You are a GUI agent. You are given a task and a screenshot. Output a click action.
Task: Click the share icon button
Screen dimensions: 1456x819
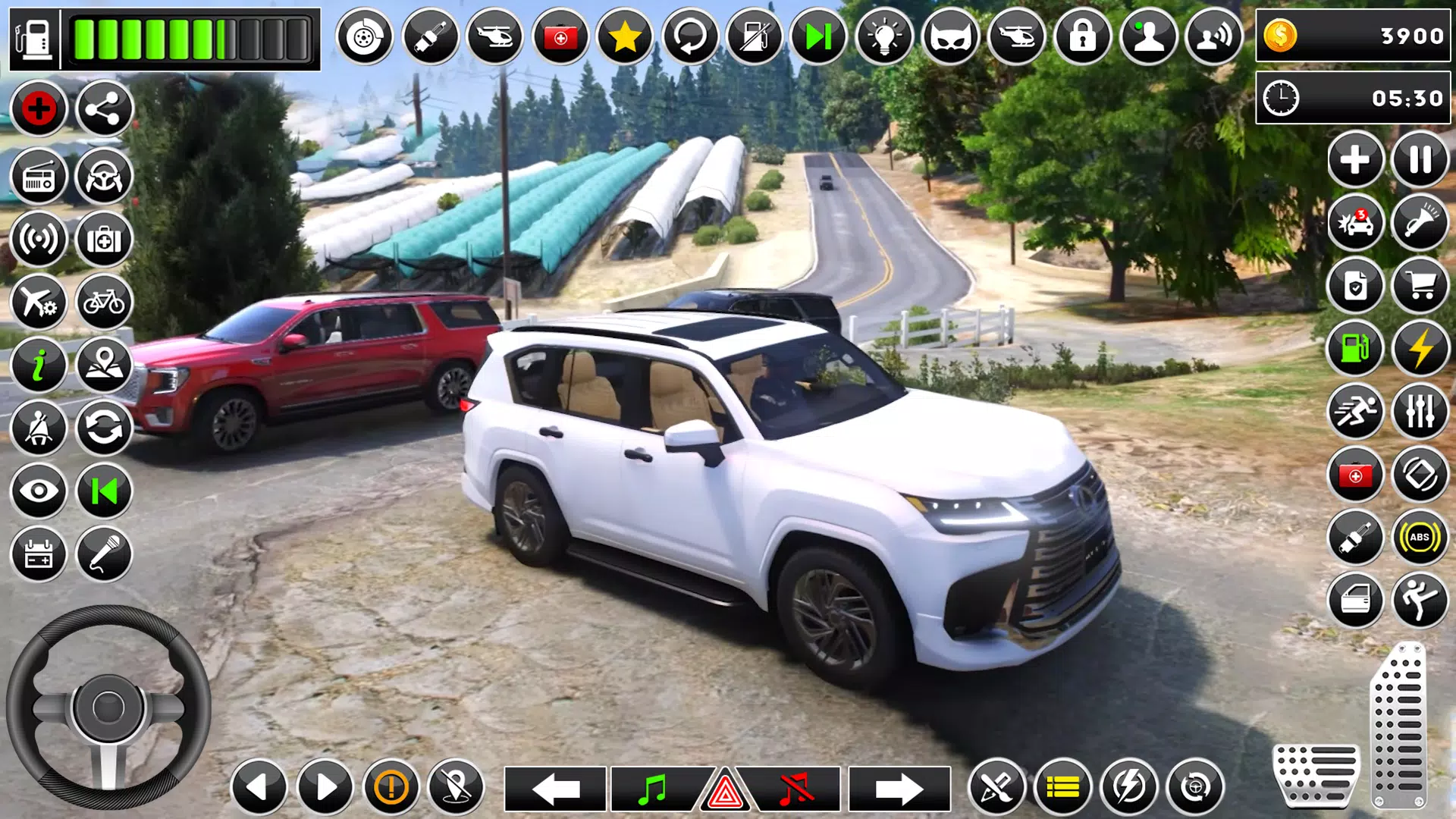tap(104, 109)
